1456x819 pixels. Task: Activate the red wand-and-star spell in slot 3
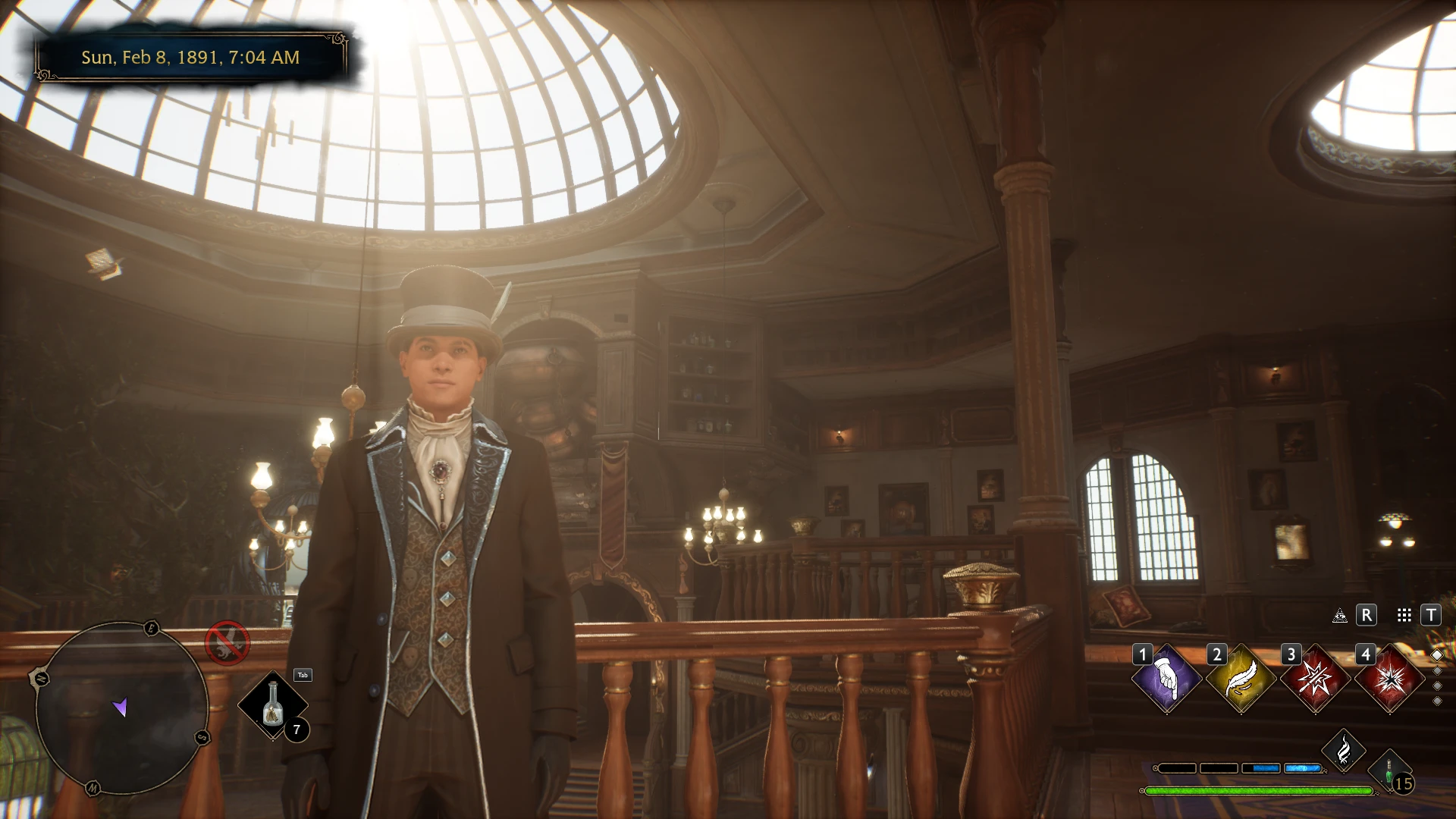pyautogui.click(x=1315, y=679)
